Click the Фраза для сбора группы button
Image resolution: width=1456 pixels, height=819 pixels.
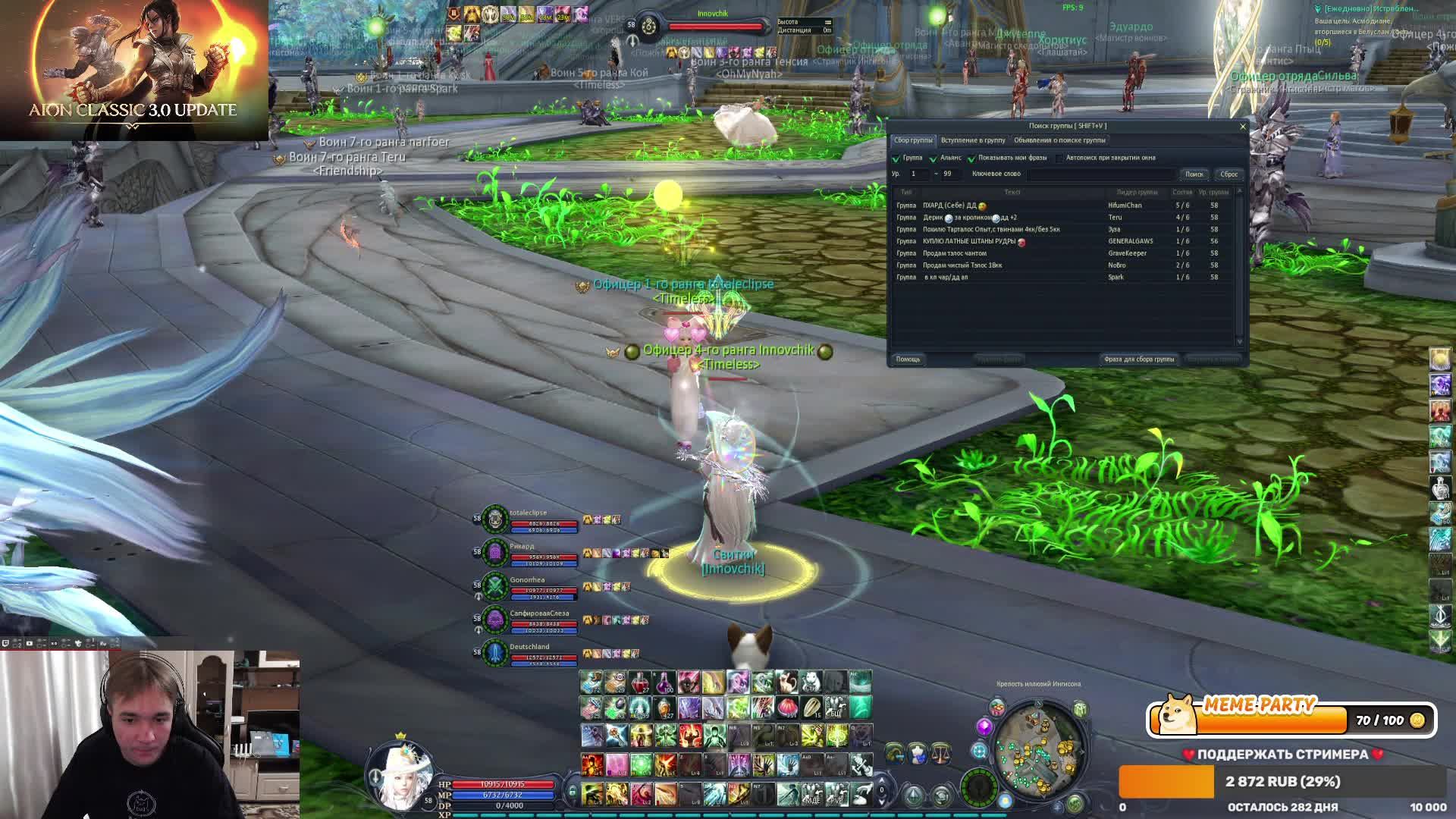(x=1138, y=359)
